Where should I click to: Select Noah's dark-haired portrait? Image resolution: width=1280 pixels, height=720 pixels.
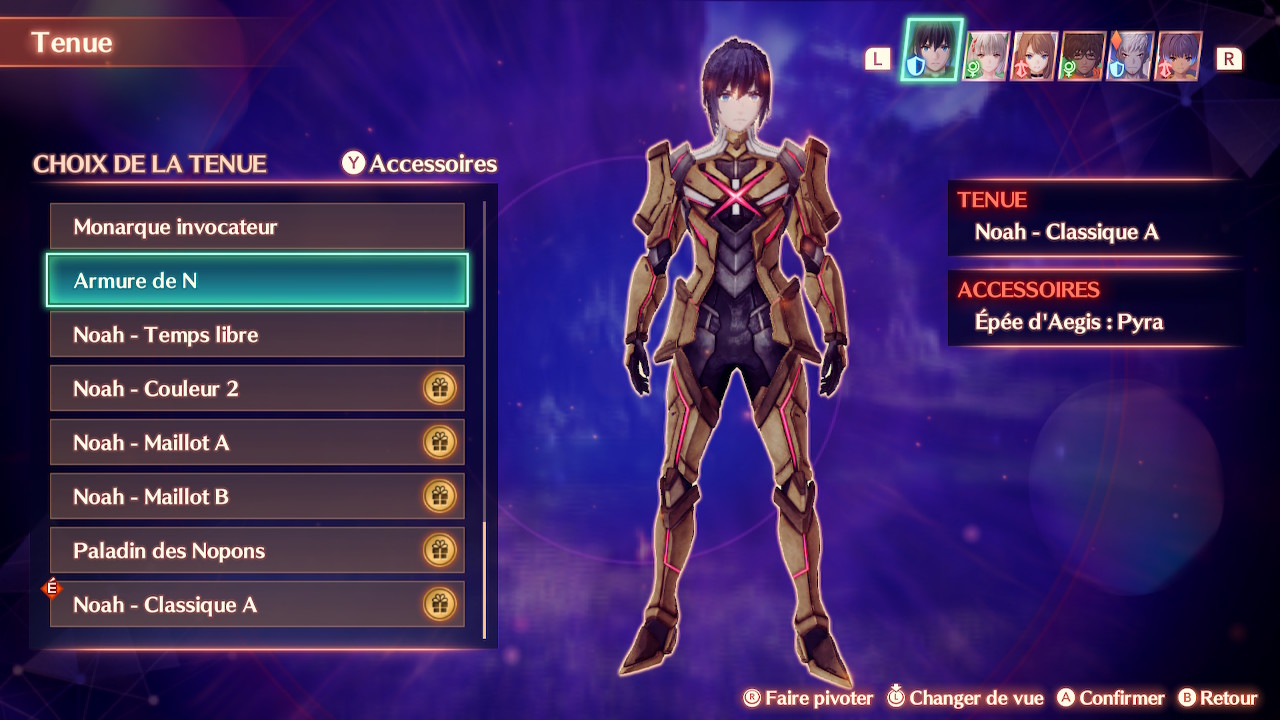tap(932, 52)
